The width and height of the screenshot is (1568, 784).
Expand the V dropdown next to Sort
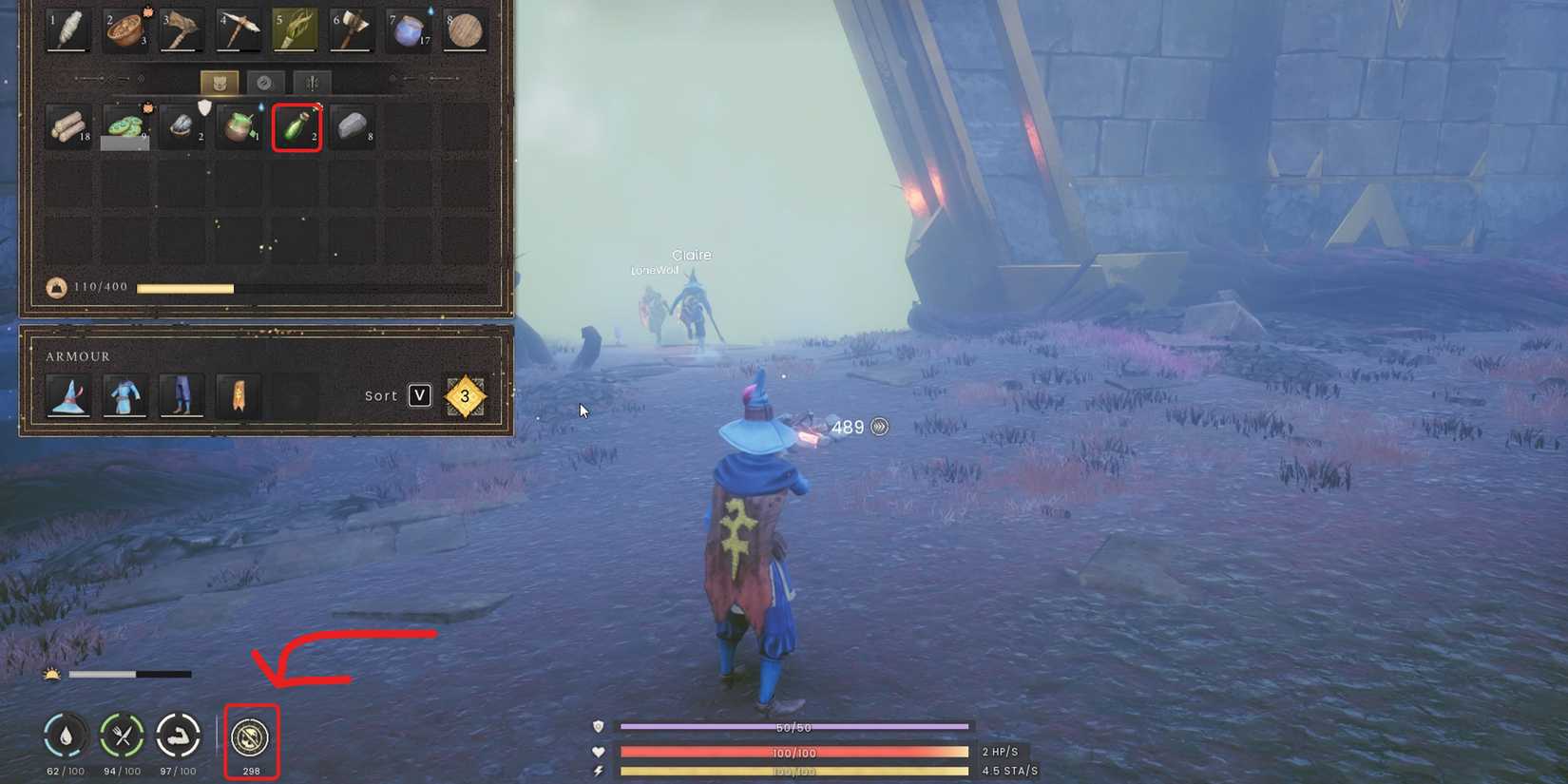(419, 395)
